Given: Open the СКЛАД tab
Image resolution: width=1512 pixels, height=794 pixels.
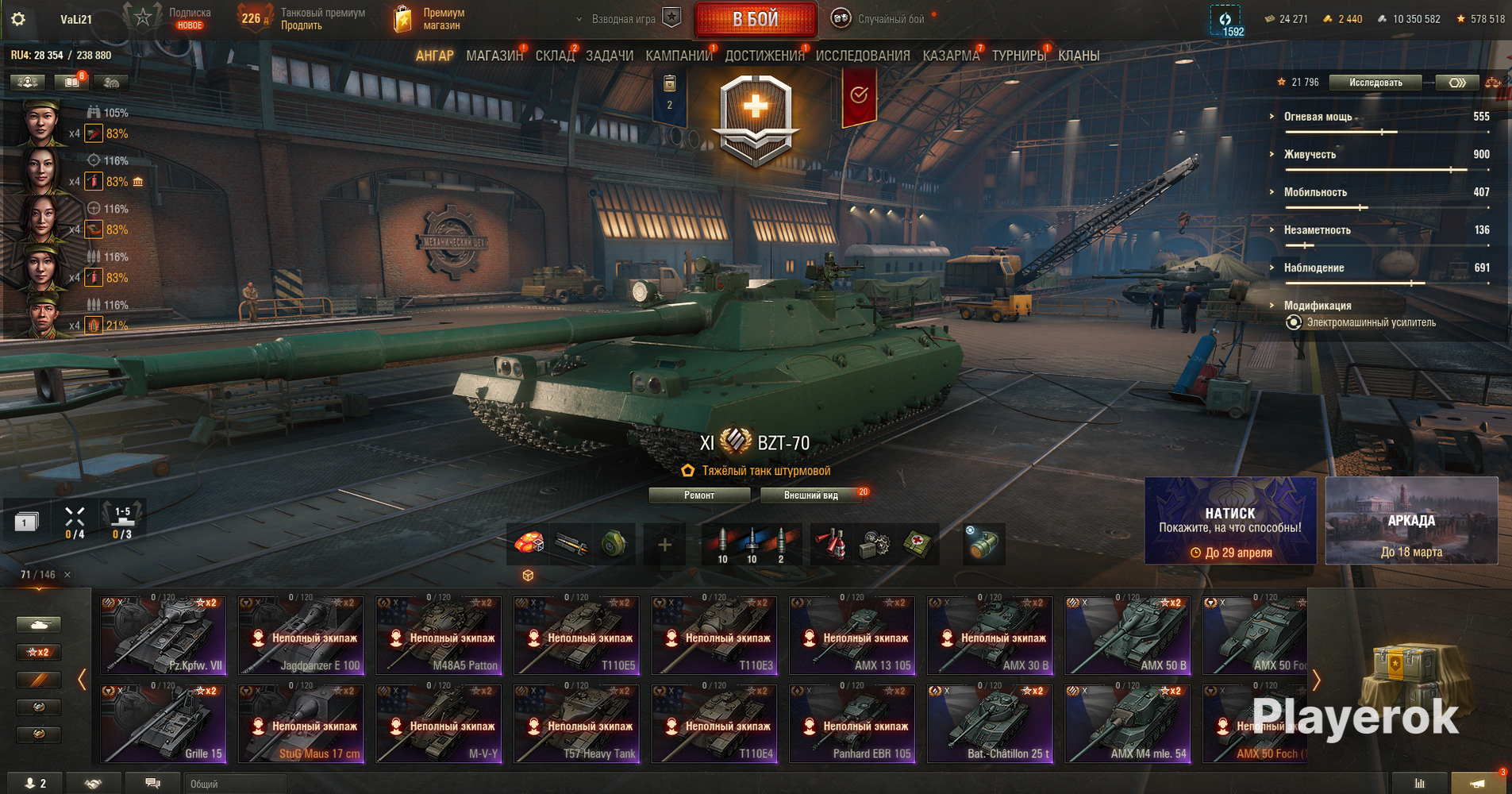Looking at the screenshot, I should [554, 56].
